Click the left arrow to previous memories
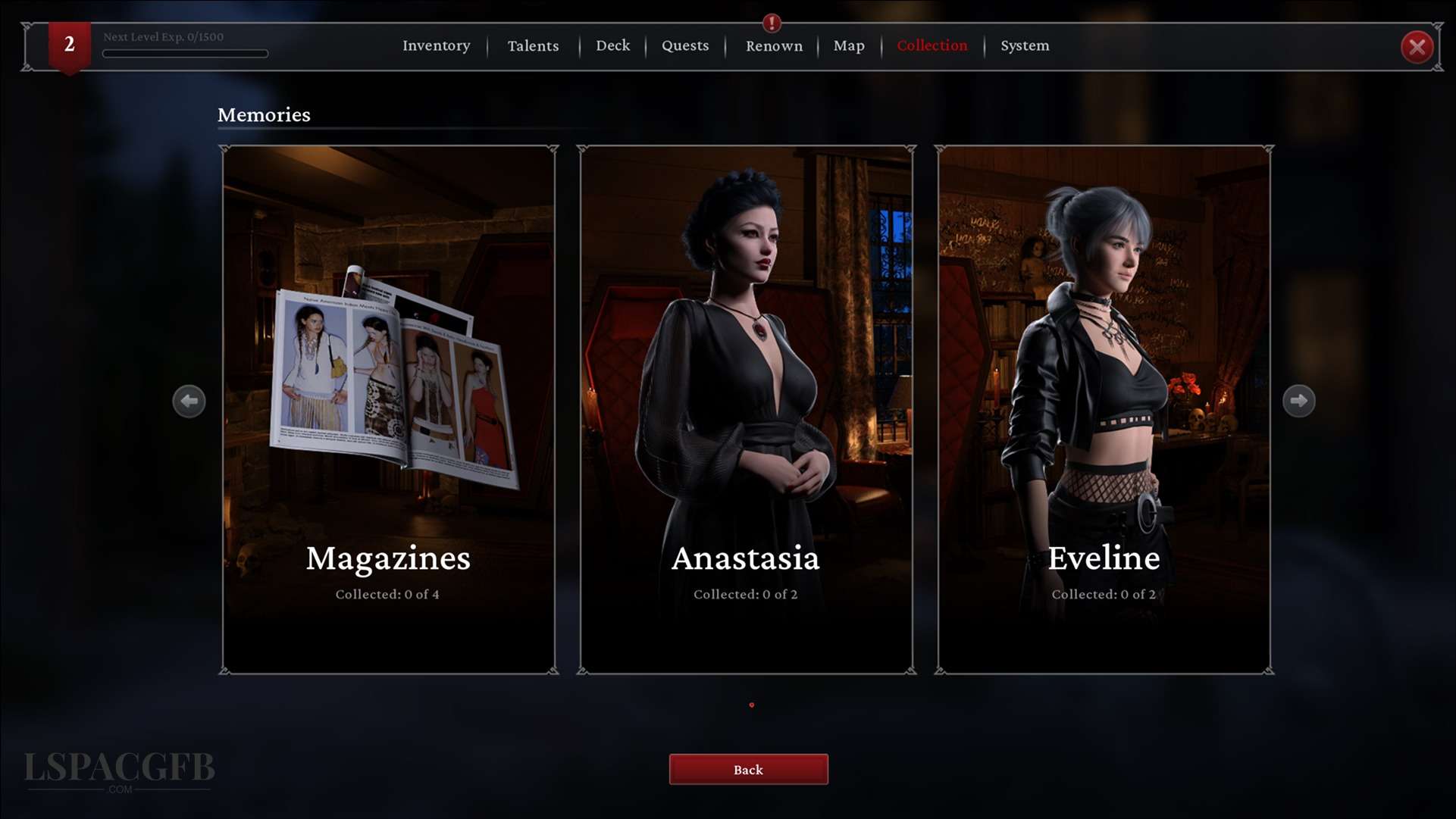The height and width of the screenshot is (819, 1456). tap(189, 401)
